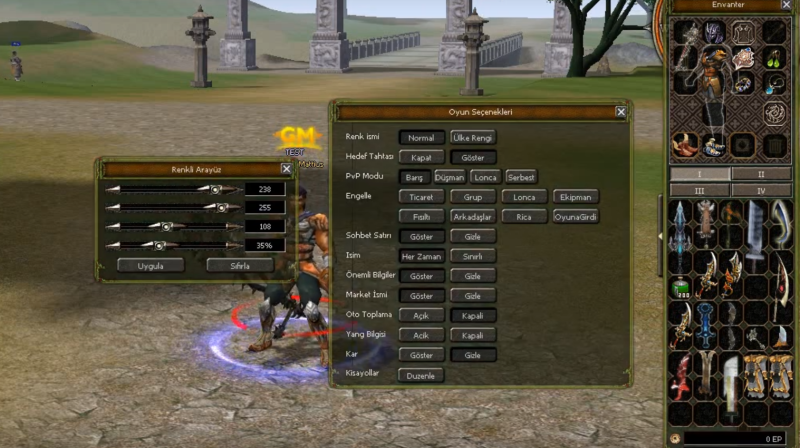
Task: Set PvP mode to Serbest
Action: pos(521,176)
